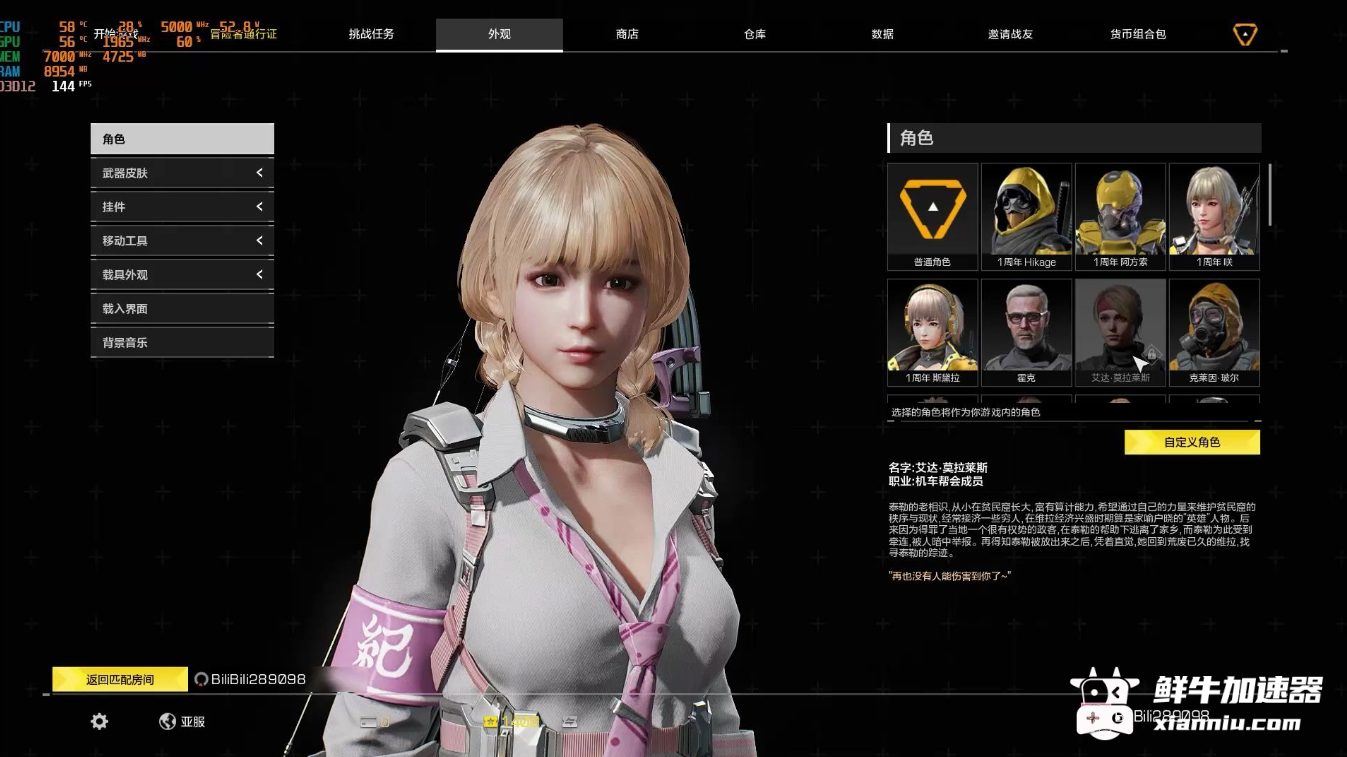Expand the 载具外观 category
The height and width of the screenshot is (757, 1347).
pos(182,275)
